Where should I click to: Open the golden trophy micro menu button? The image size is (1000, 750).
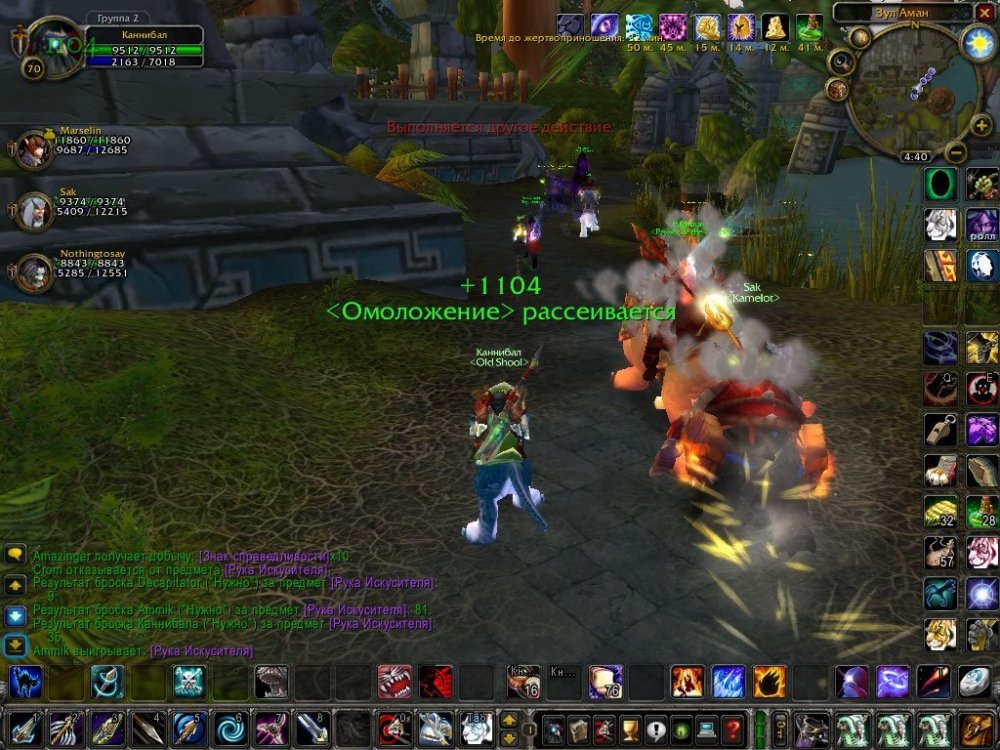click(630, 729)
